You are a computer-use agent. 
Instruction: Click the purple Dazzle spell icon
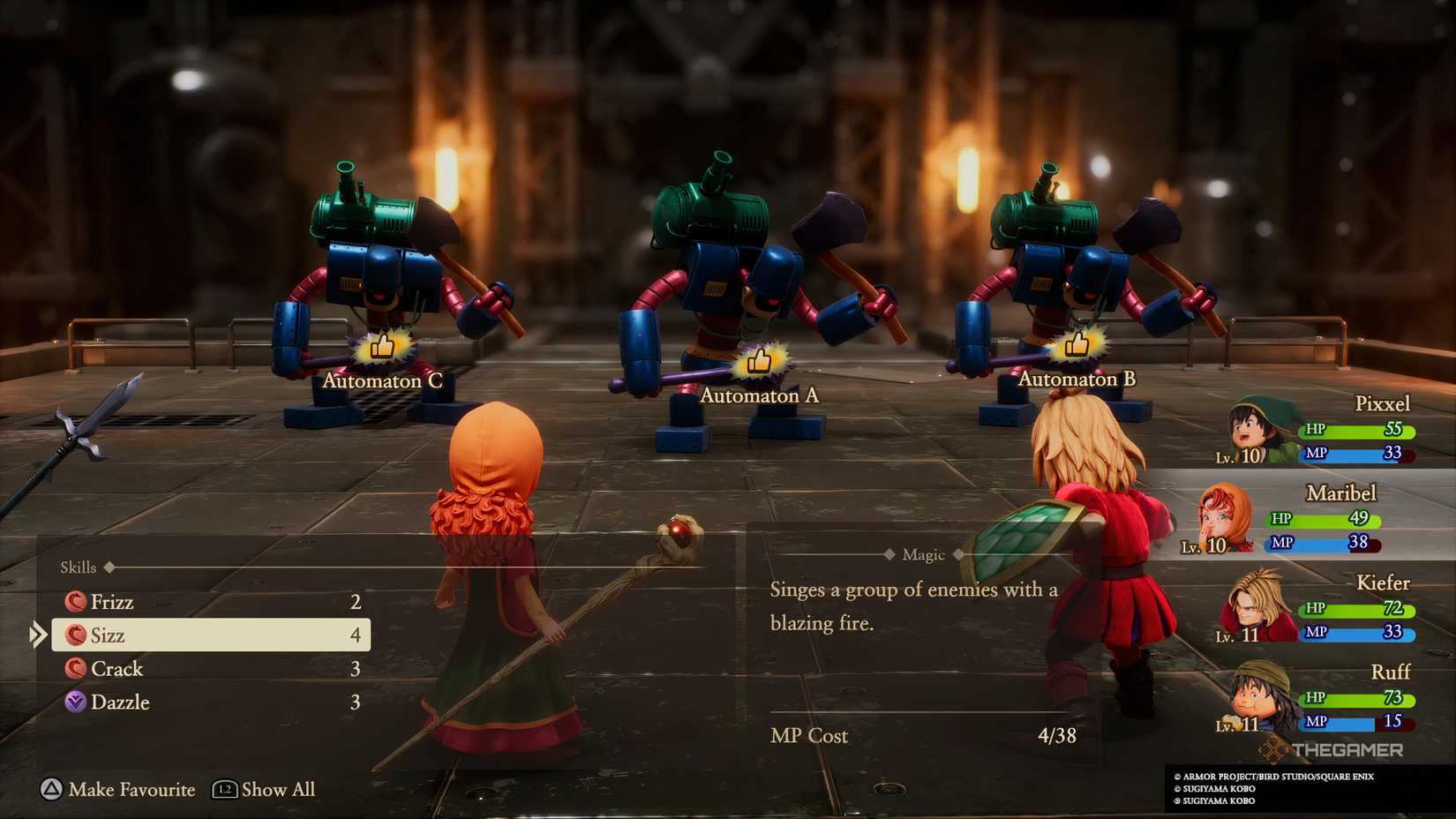(76, 703)
